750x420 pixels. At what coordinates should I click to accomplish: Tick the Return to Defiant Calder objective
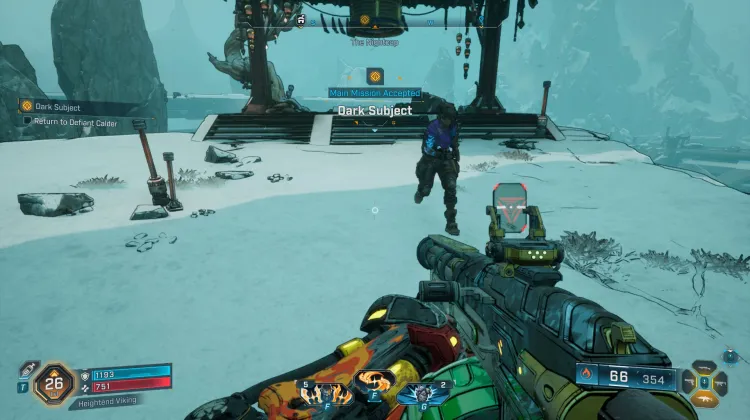(x=28, y=120)
